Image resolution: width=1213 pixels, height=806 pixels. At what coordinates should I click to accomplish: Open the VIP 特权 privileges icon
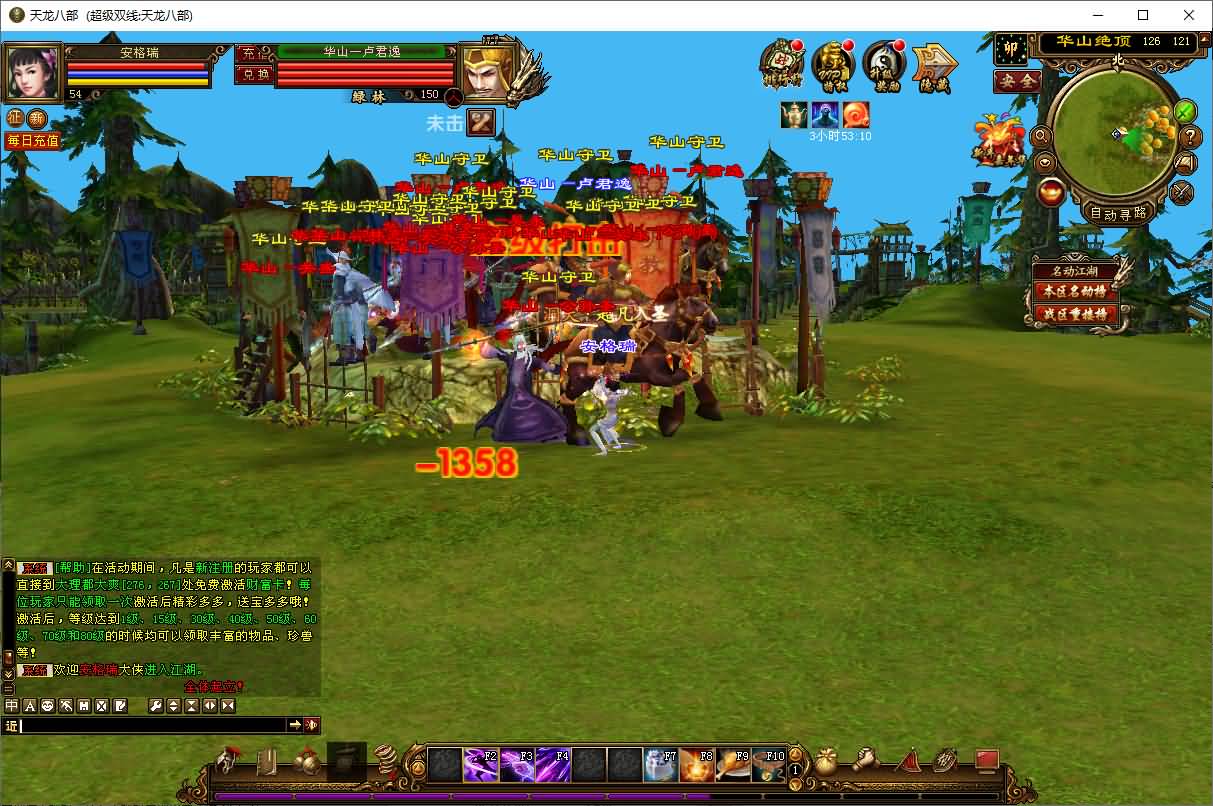point(832,64)
